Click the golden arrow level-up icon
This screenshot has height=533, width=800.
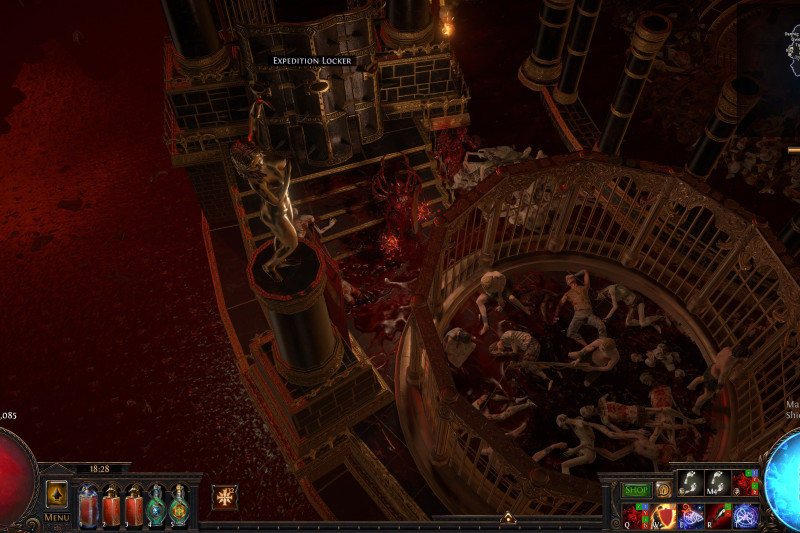tap(57, 495)
